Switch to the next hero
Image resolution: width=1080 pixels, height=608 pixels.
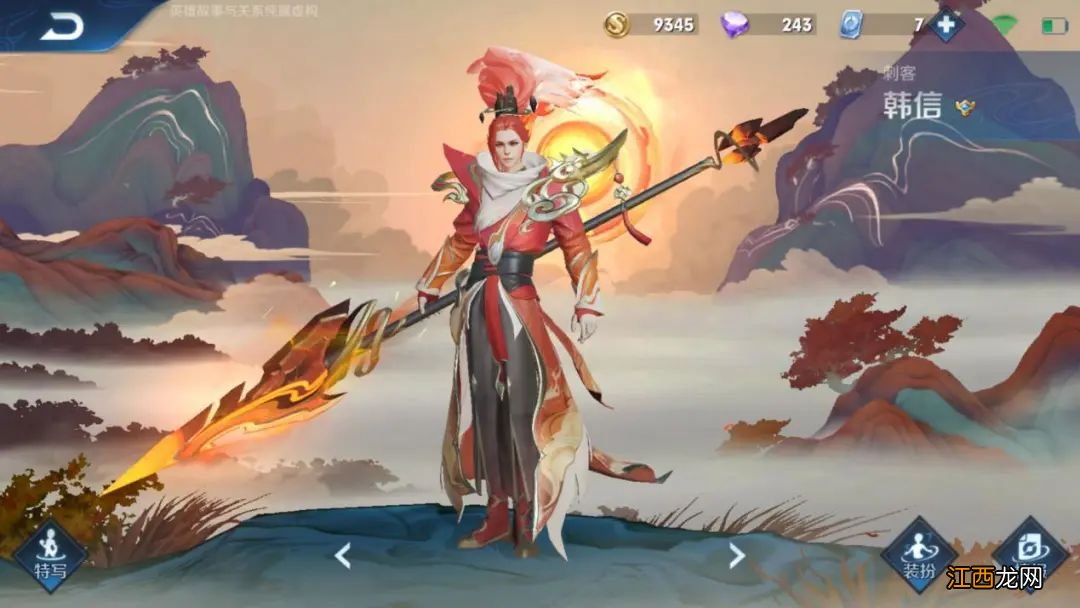737,555
